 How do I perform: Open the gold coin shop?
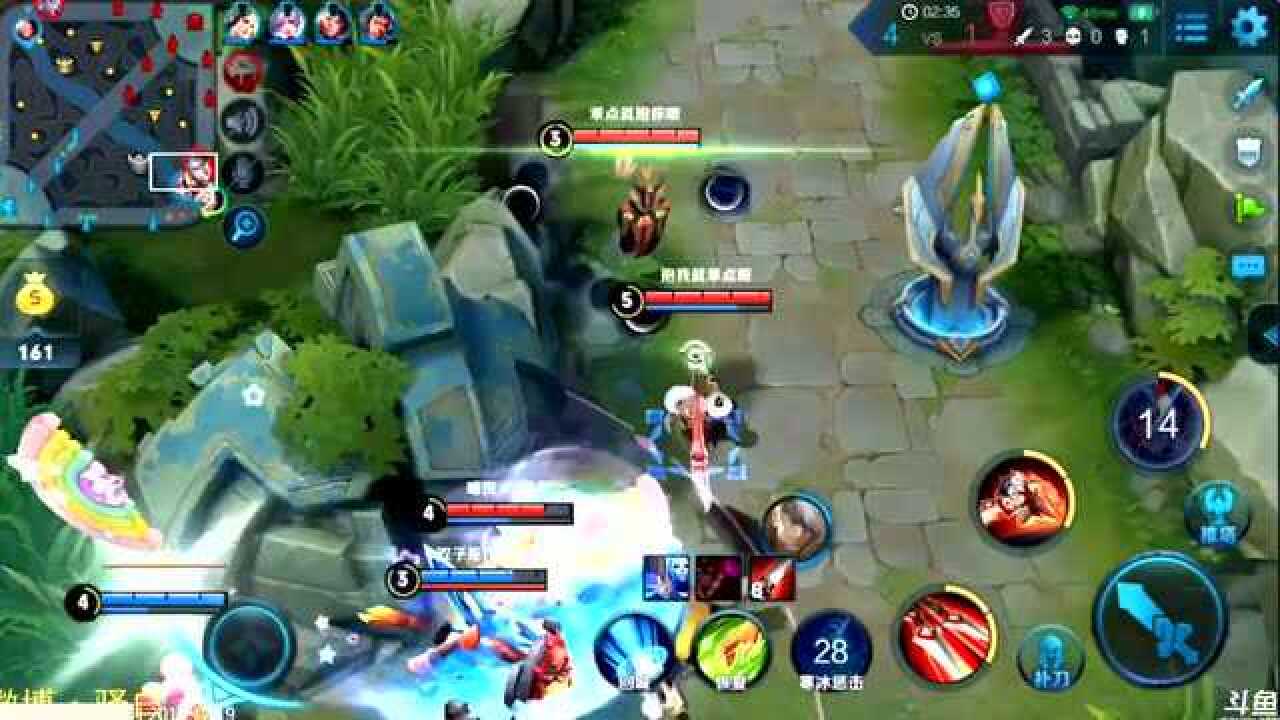point(36,298)
